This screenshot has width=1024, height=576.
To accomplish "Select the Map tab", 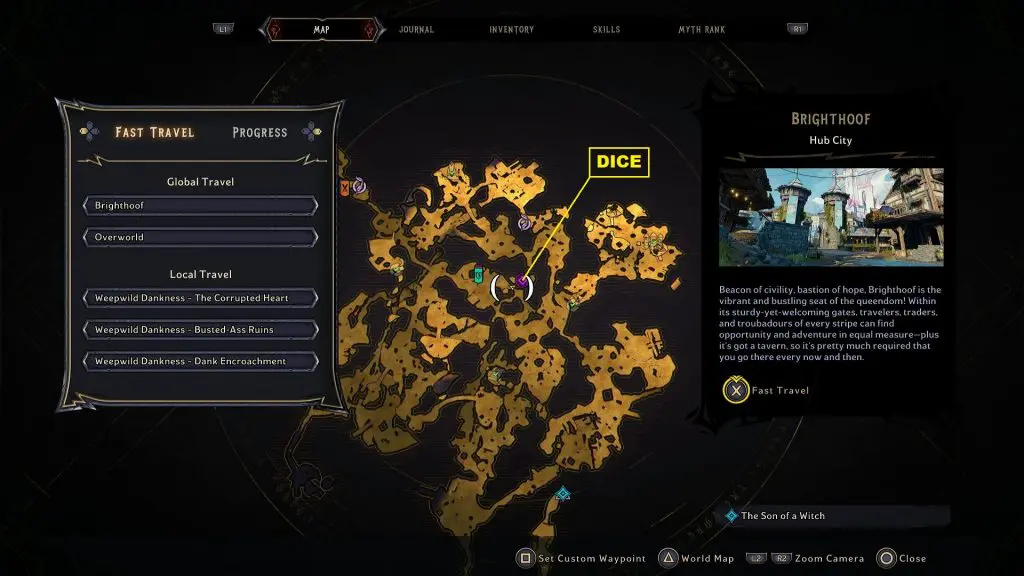I will click(x=321, y=30).
